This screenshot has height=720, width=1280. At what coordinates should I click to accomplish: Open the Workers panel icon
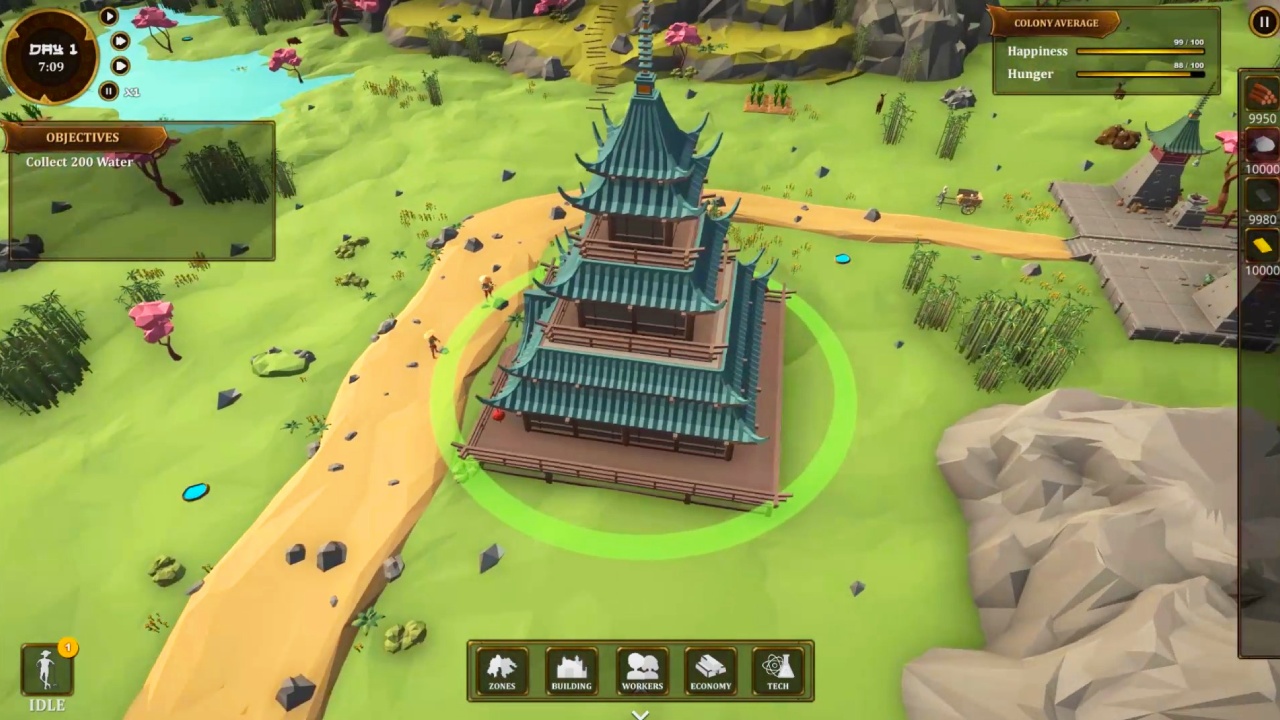pyautogui.click(x=641, y=668)
